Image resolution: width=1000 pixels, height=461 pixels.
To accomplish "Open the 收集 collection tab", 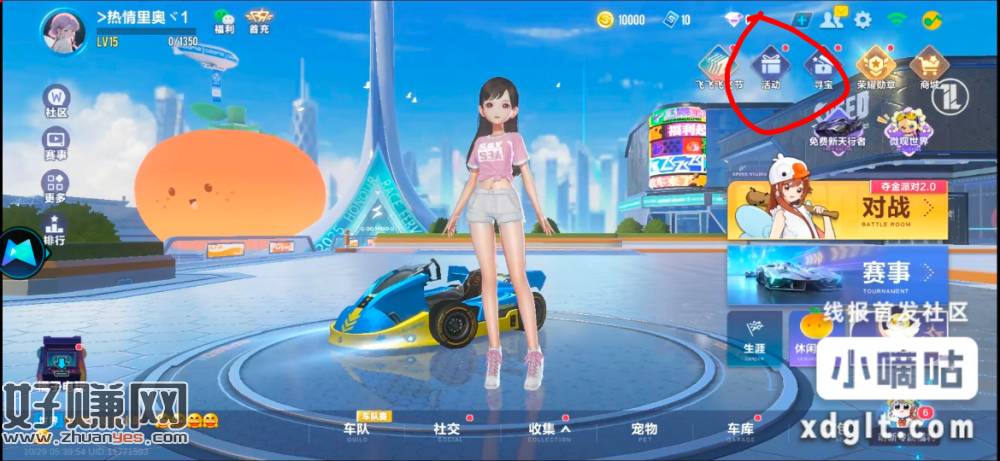I will 546,430.
